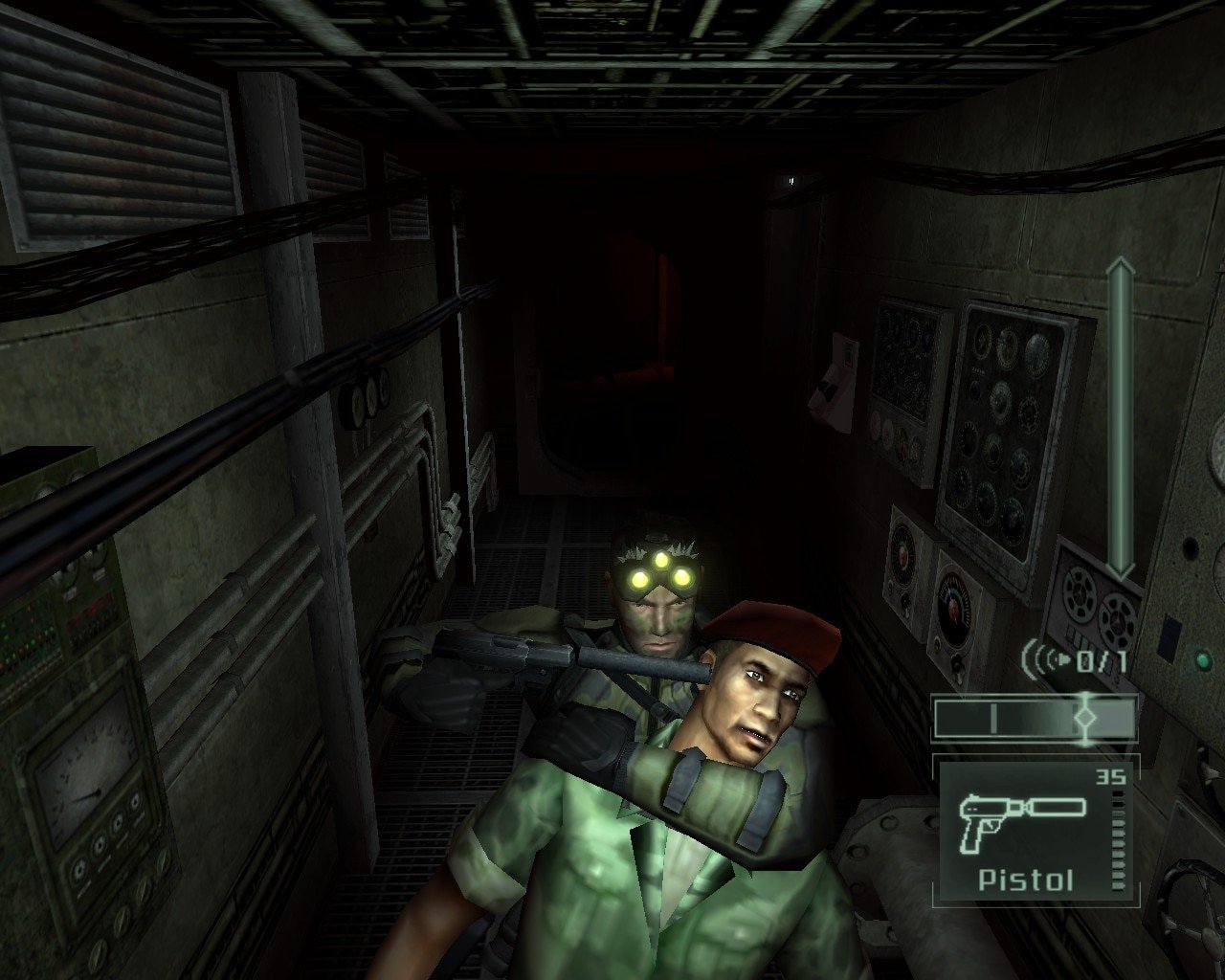
Task: Click the alarm counter sound-wave icon
Action: click(1046, 658)
